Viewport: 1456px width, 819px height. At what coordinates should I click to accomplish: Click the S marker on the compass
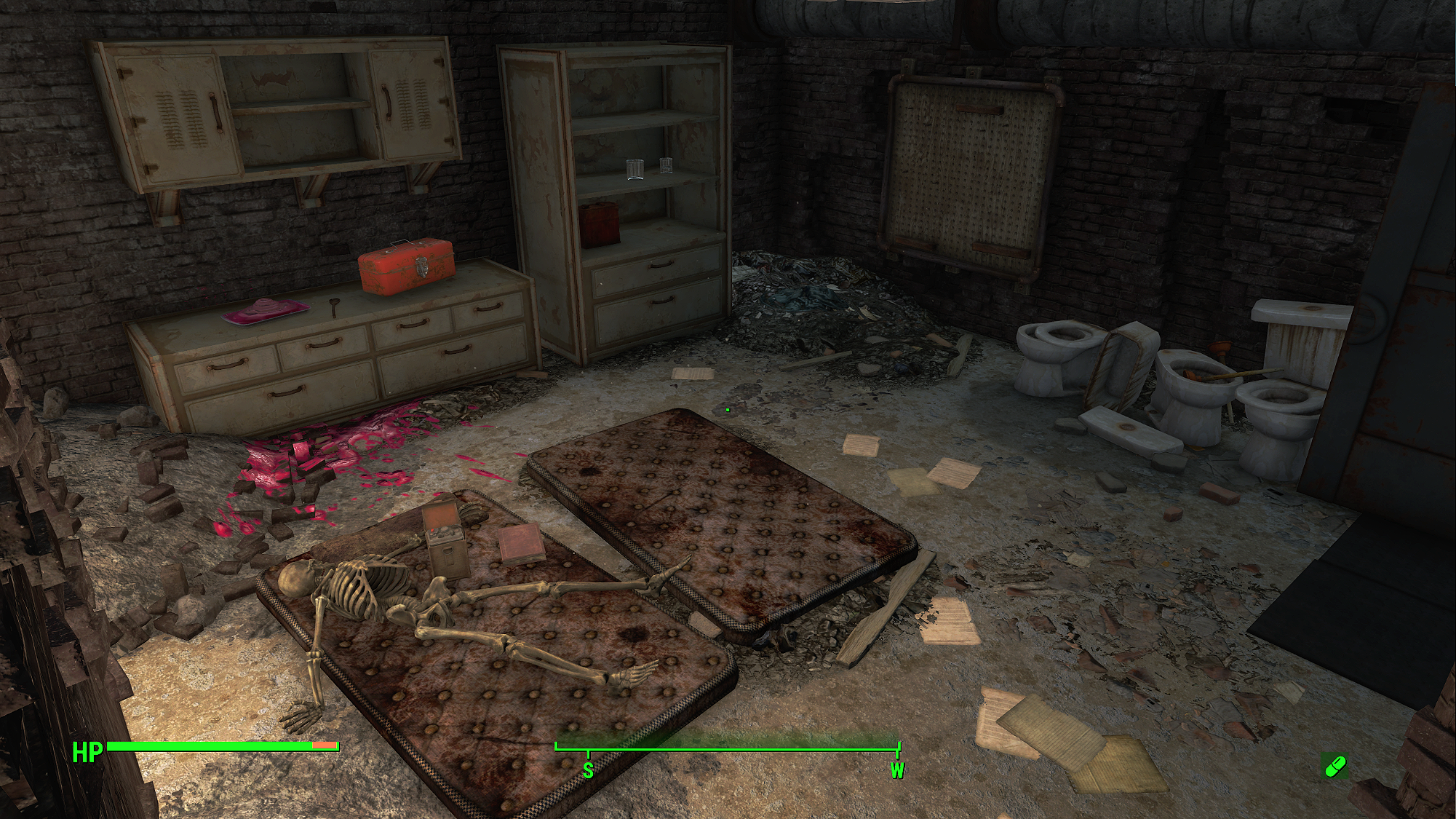(588, 769)
